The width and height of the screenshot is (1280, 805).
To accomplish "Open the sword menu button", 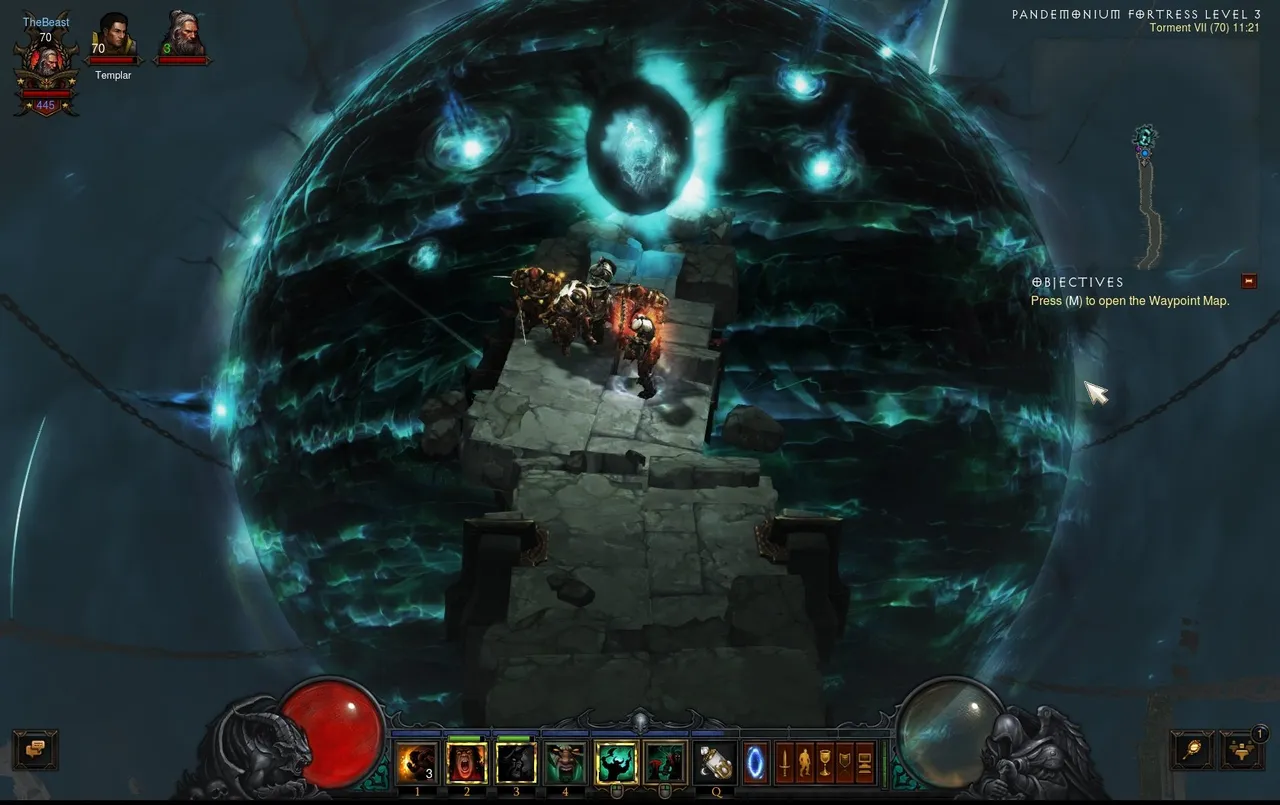I will coord(786,763).
